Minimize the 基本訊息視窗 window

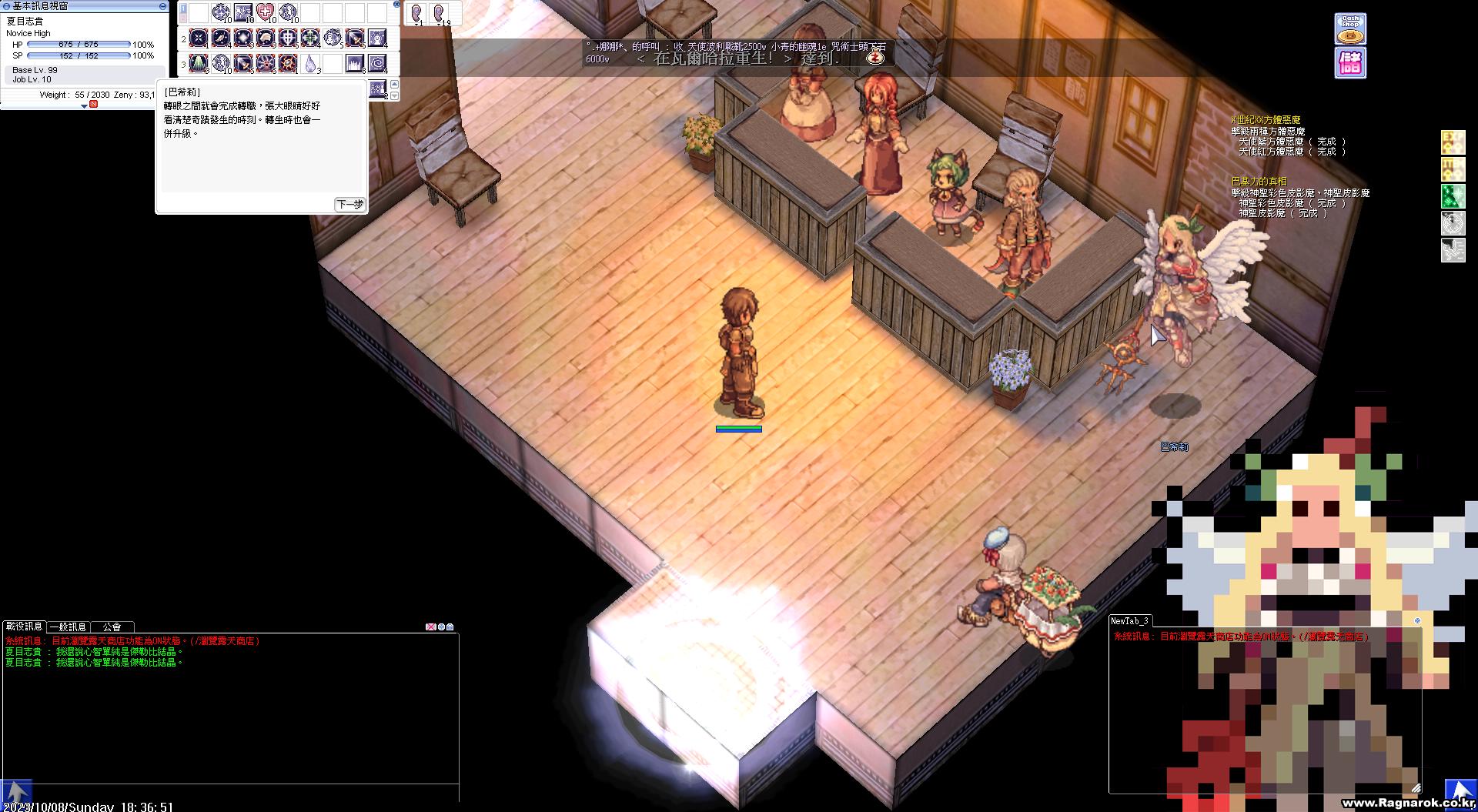pos(162,5)
